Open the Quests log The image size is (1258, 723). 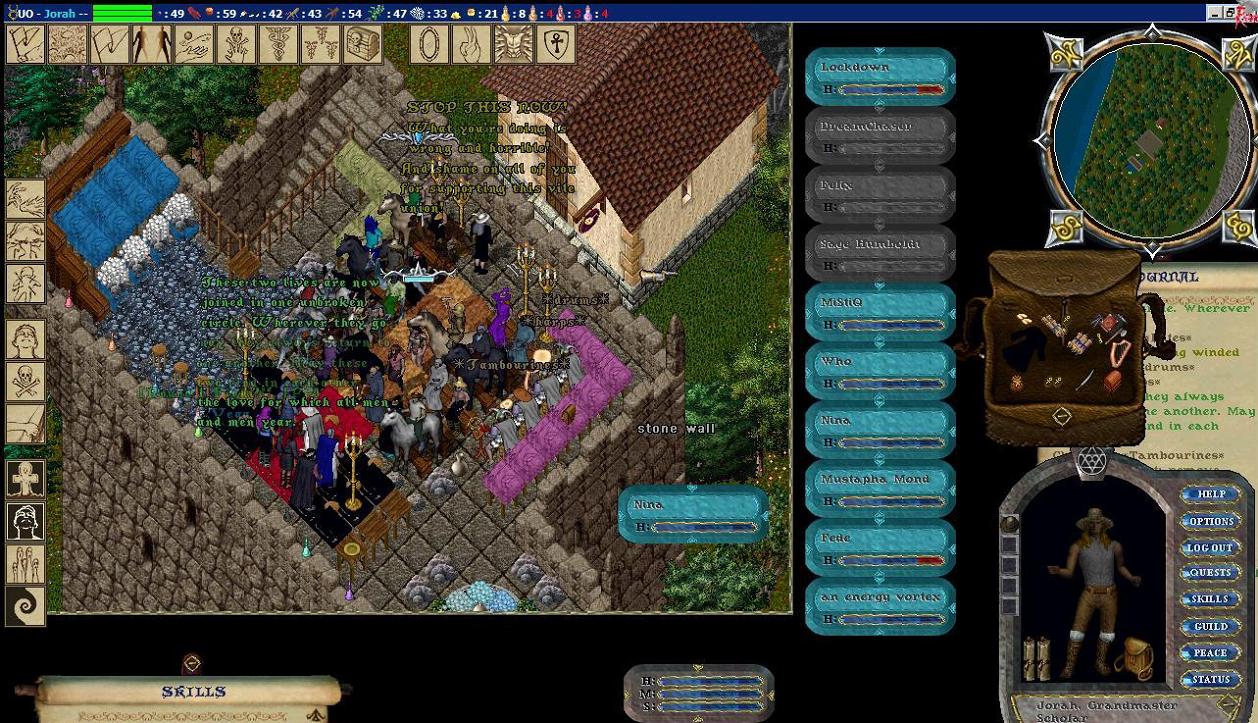pyautogui.click(x=1210, y=573)
